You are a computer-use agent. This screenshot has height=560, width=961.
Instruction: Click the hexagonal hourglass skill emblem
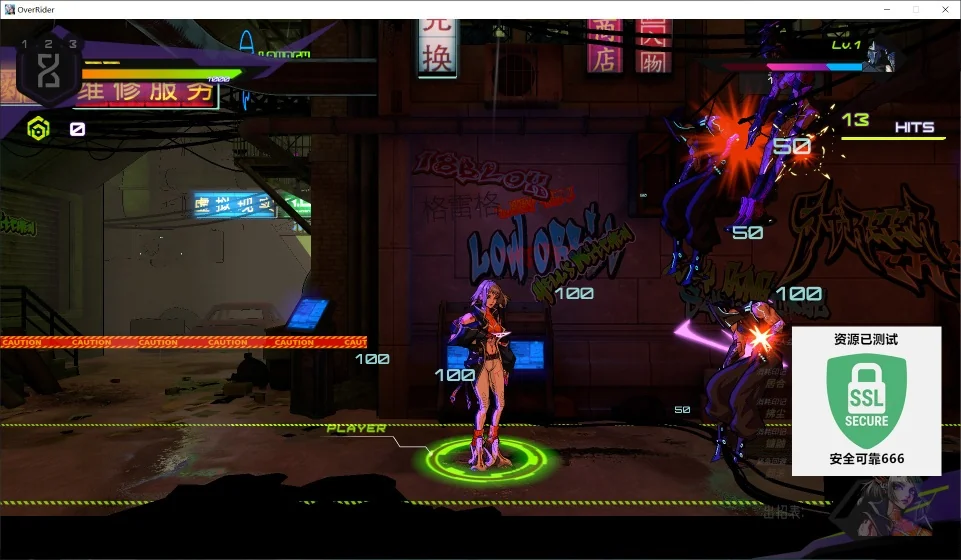[48, 72]
